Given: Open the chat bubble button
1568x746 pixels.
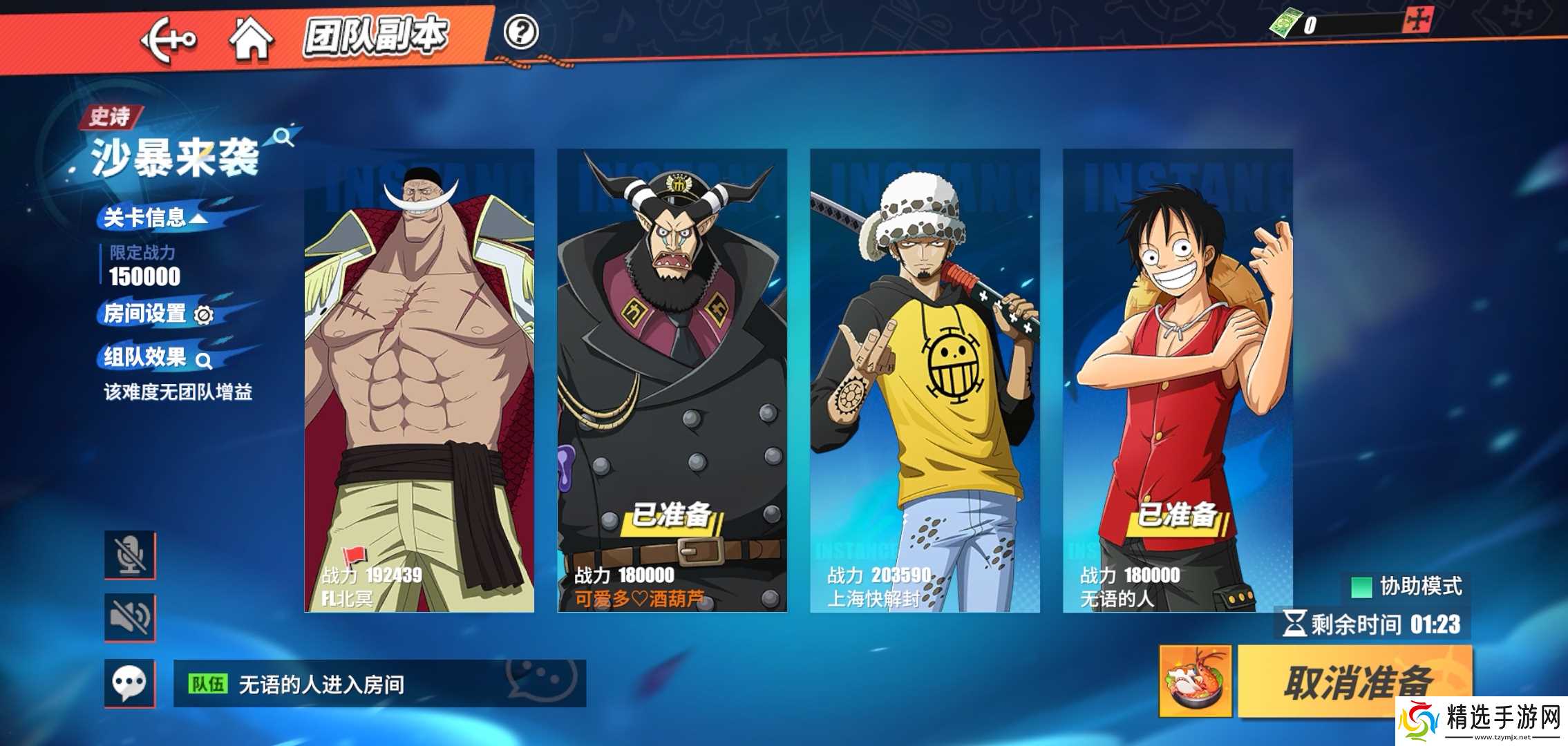Looking at the screenshot, I should click(x=130, y=683).
